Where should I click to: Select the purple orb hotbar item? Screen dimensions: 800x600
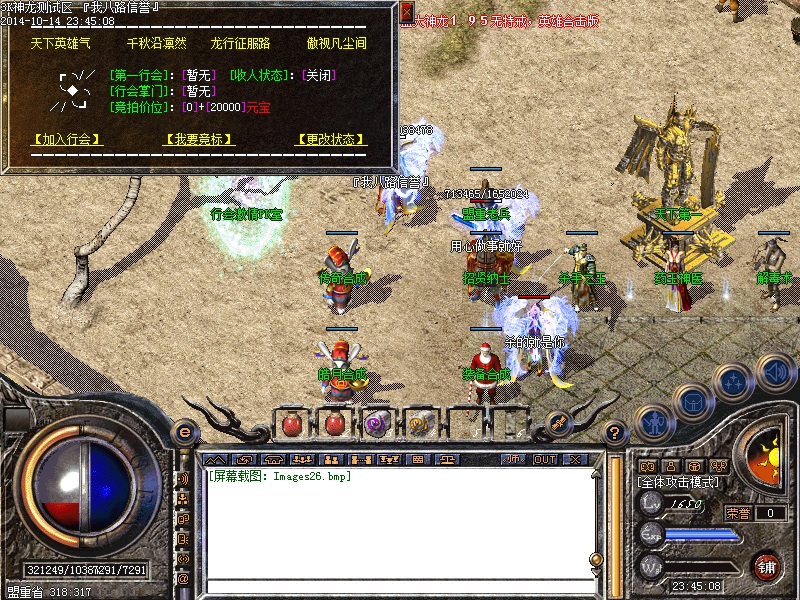pyautogui.click(x=376, y=424)
